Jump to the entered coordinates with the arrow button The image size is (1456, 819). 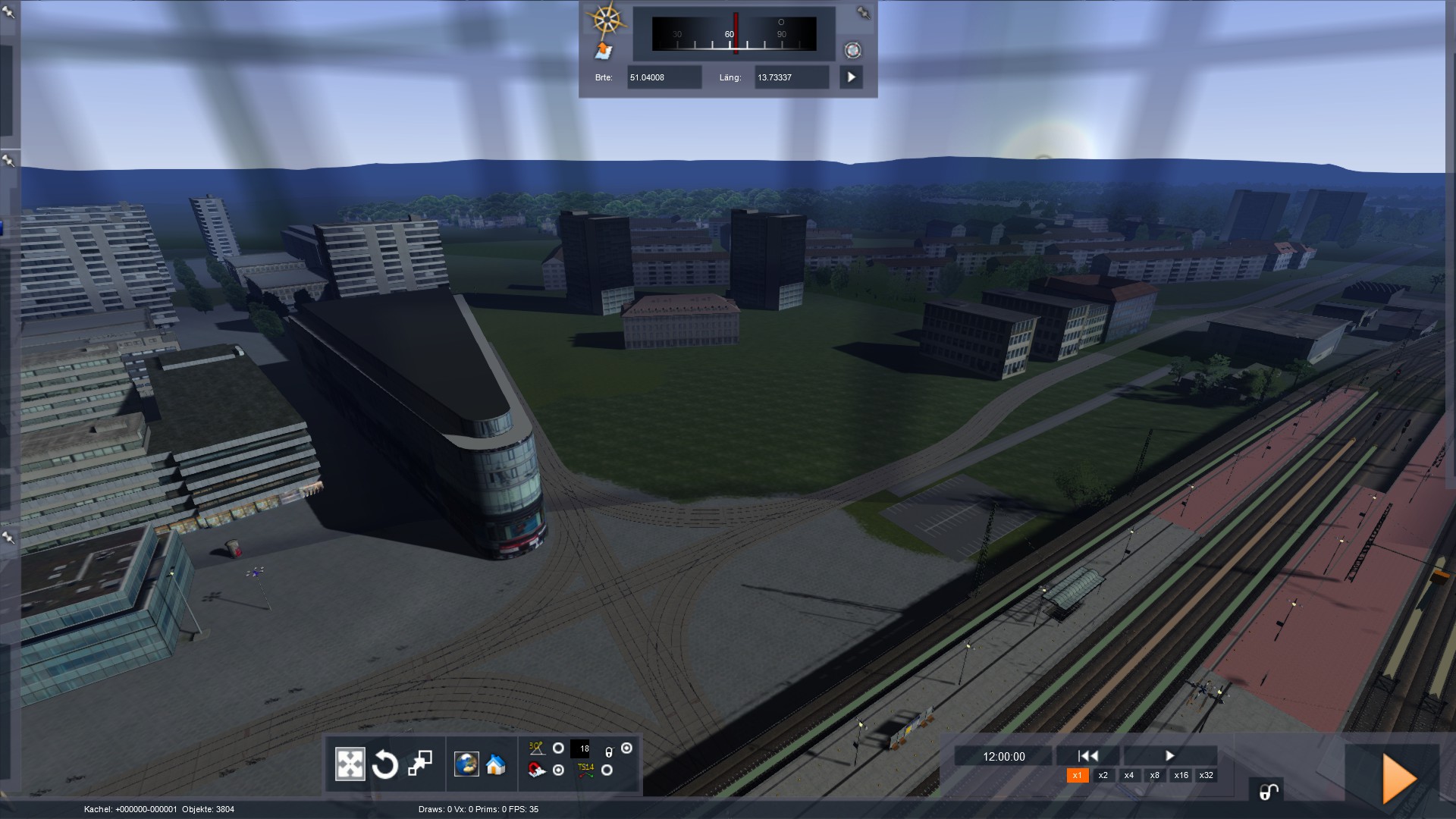click(x=851, y=77)
